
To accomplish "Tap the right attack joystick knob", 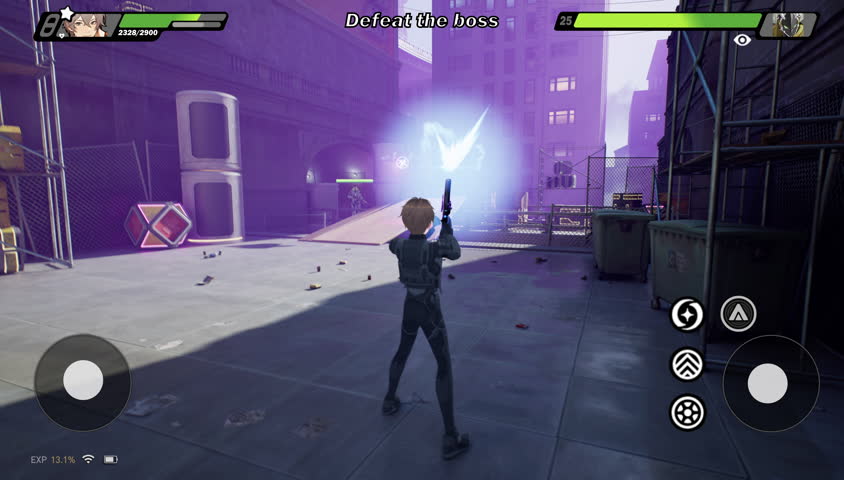I will pyautogui.click(x=768, y=383).
